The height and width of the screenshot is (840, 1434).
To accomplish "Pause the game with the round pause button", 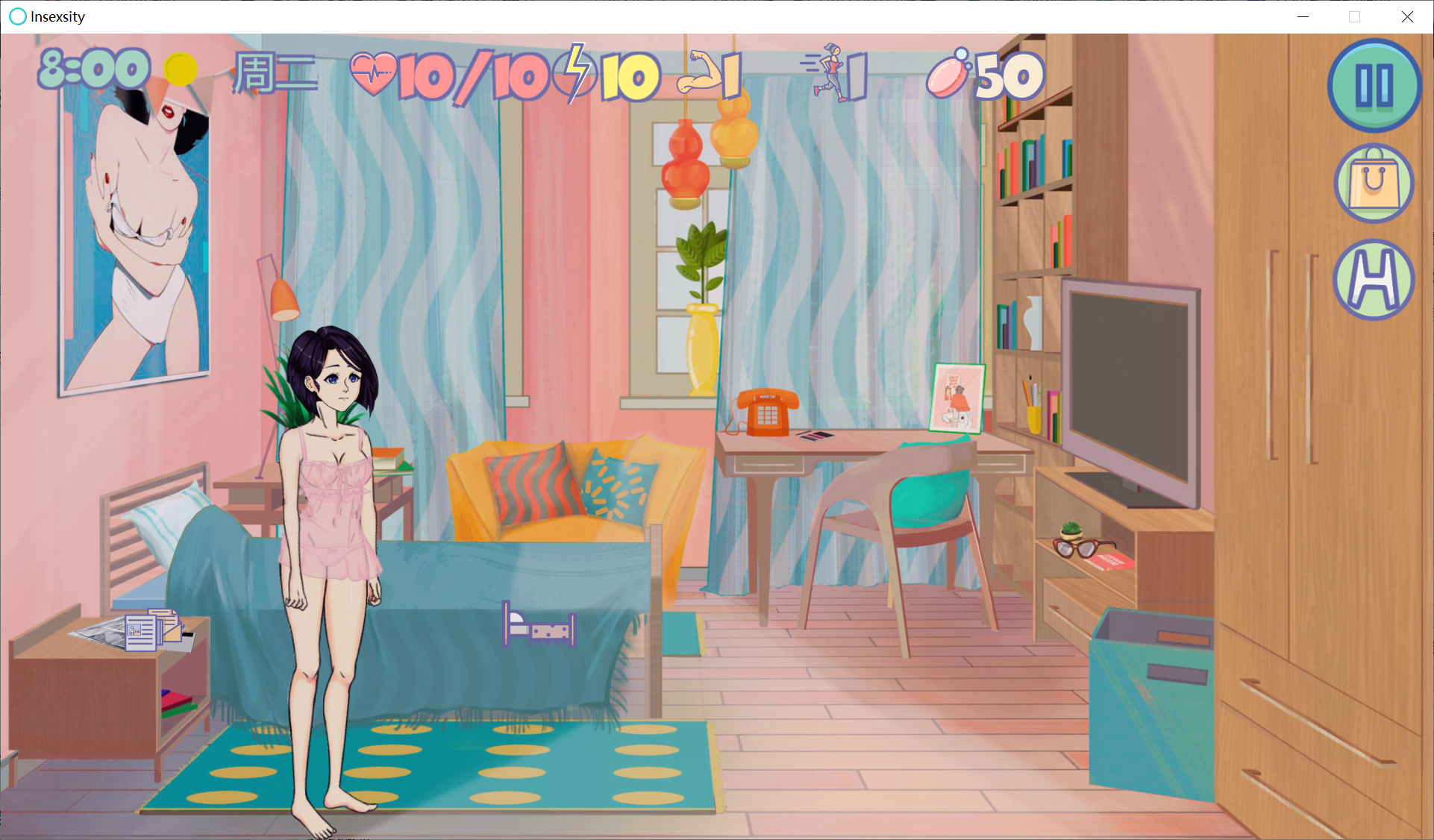I will click(1374, 85).
